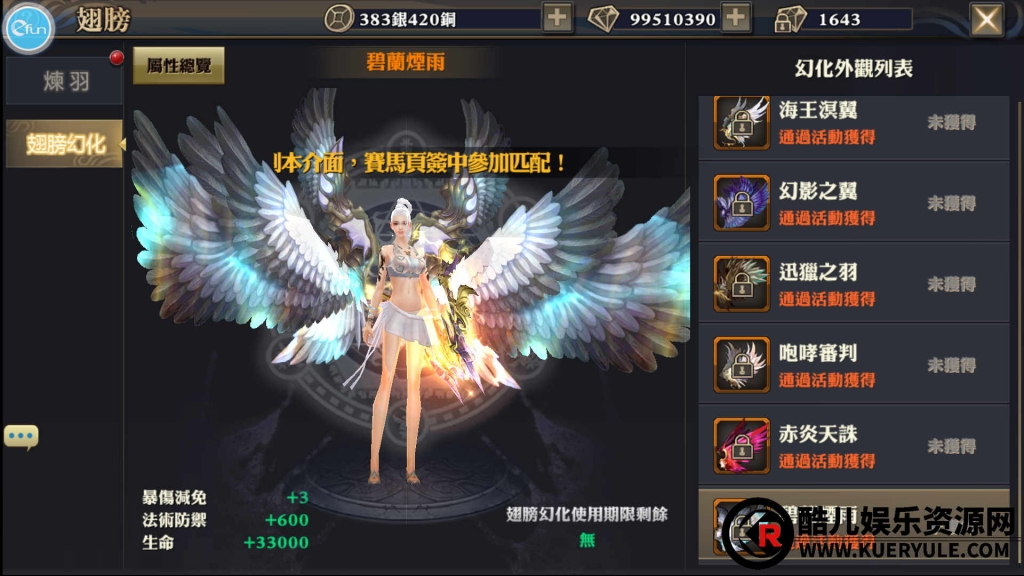1024x576 pixels.
Task: Close the wings window
Action: (x=987, y=19)
